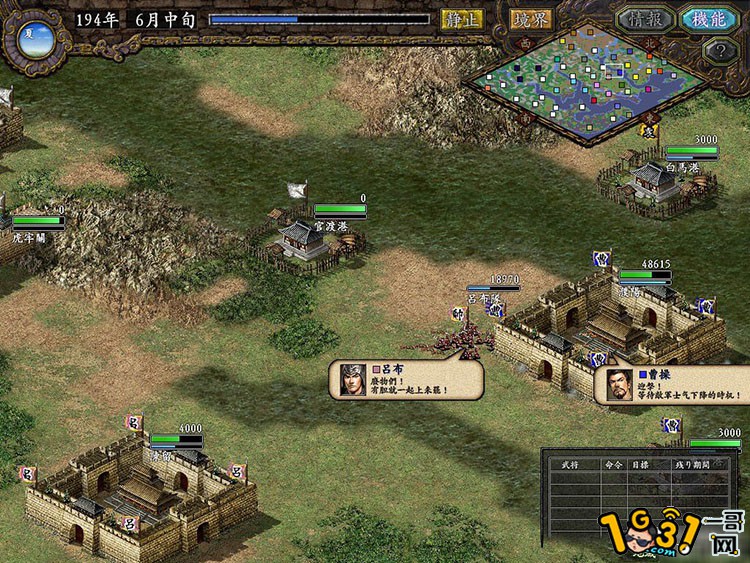Open the 機能 functions menu
The height and width of the screenshot is (563, 750).
[x=708, y=19]
